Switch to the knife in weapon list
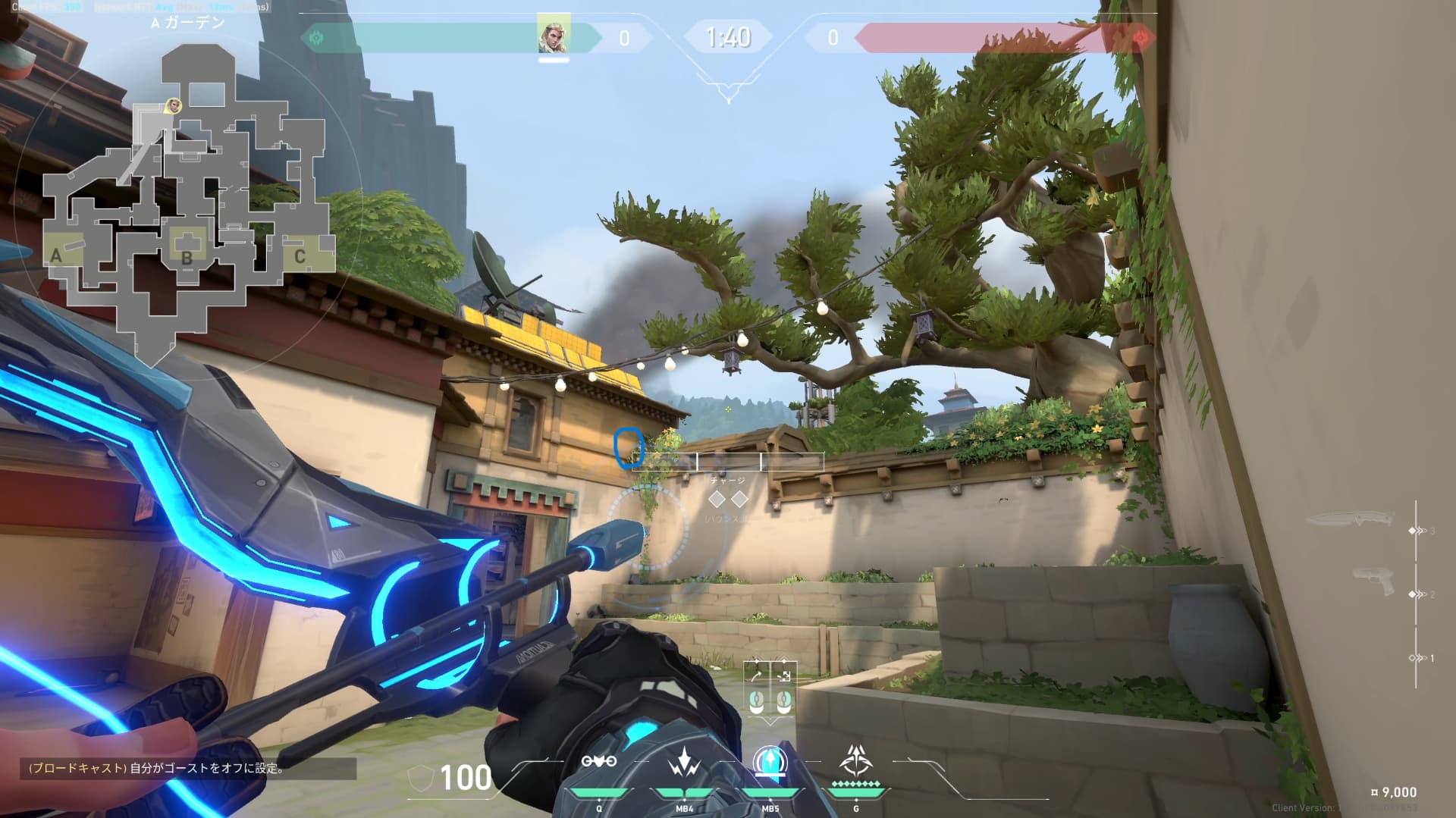The width and height of the screenshot is (1456, 818). coord(1351,519)
